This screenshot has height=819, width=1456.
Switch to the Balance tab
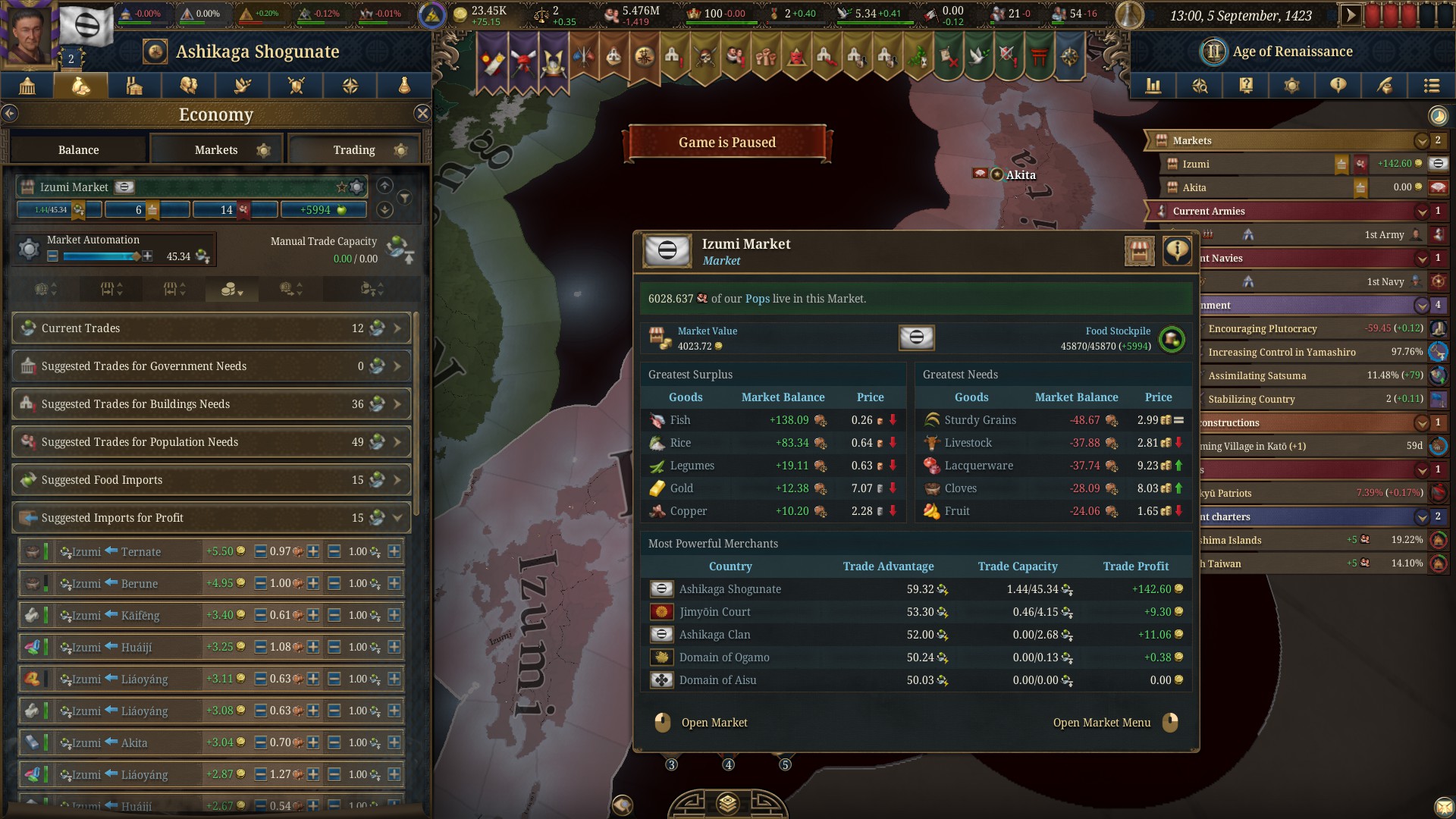coord(79,149)
